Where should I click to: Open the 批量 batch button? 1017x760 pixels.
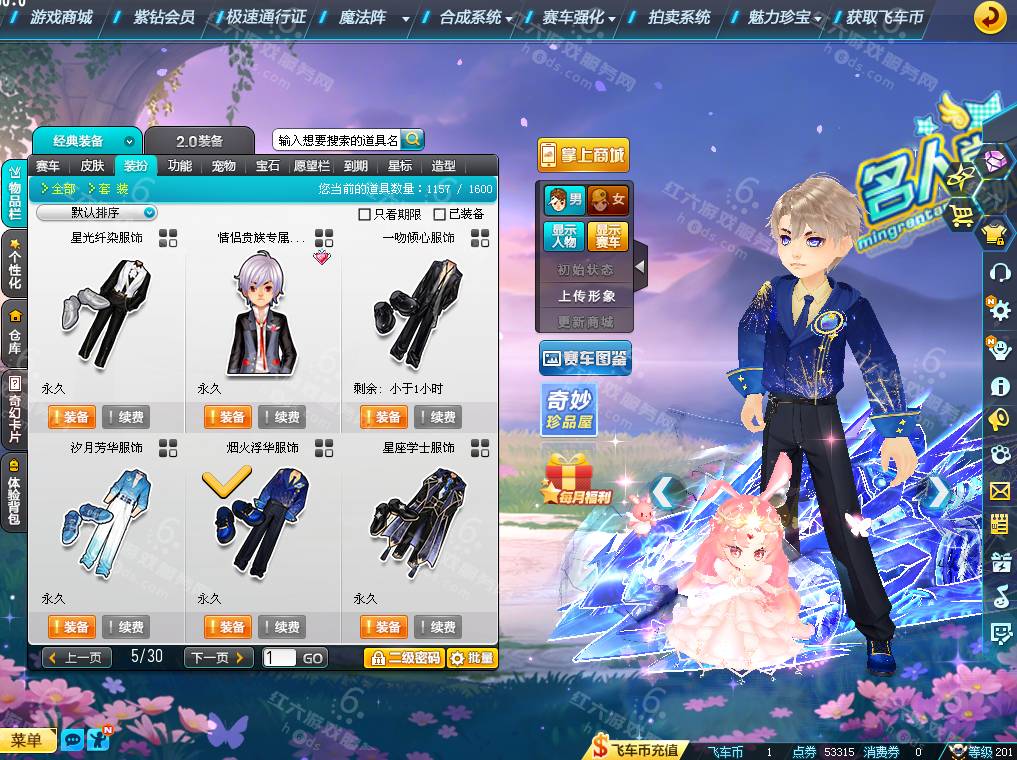(472, 657)
